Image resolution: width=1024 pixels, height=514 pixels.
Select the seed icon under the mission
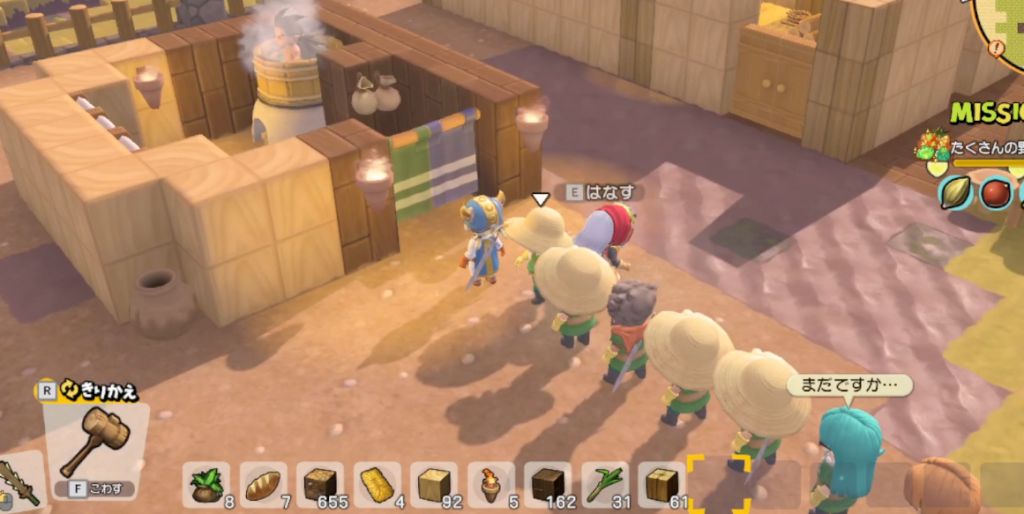coord(956,191)
